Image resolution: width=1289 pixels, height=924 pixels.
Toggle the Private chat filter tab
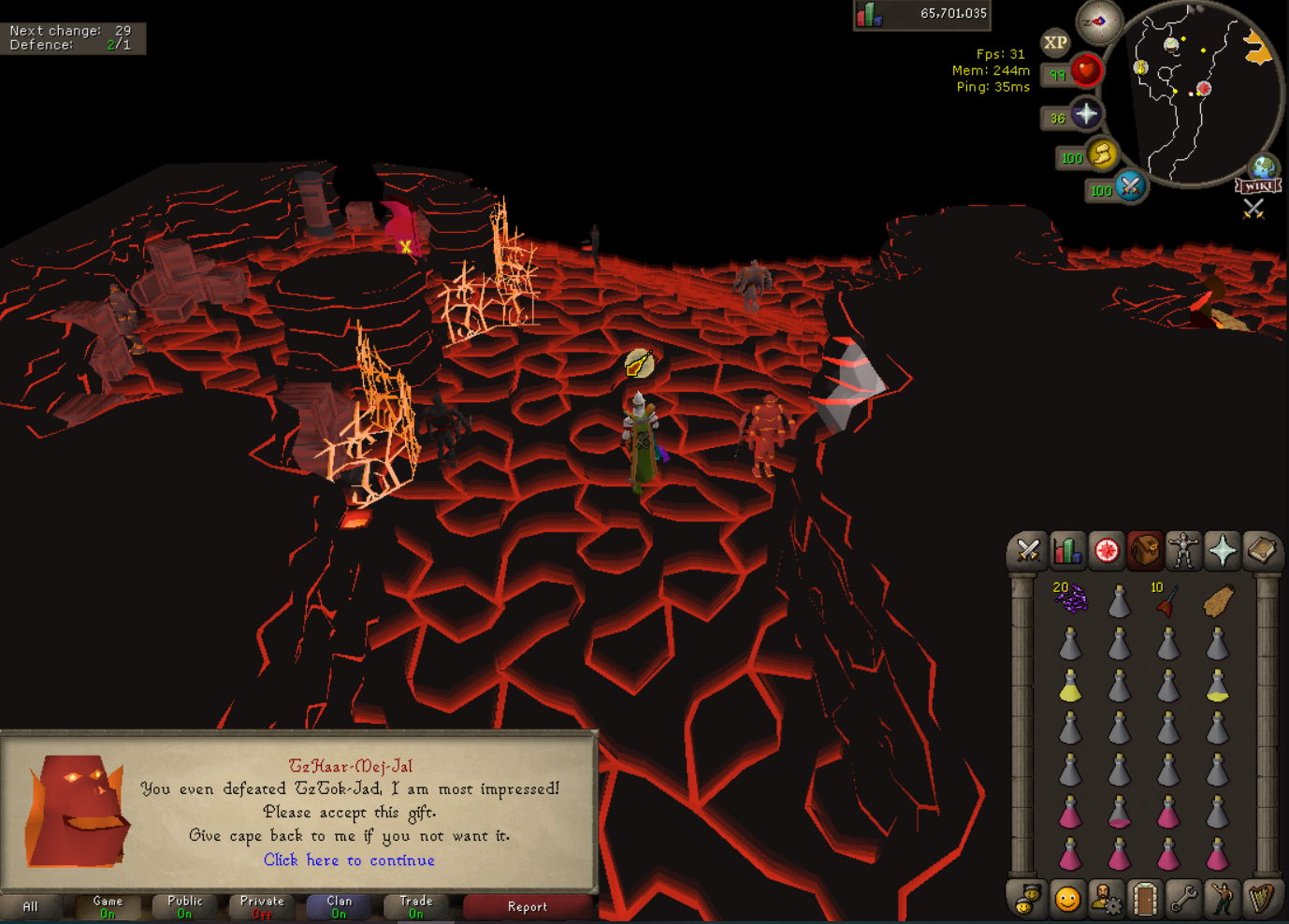(x=262, y=906)
